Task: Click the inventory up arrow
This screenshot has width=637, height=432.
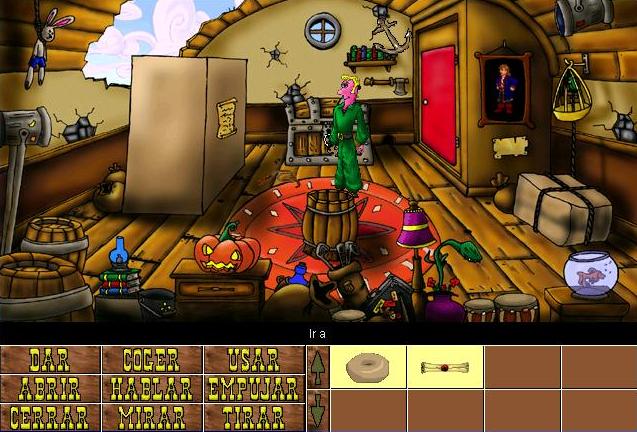Action: coord(317,367)
